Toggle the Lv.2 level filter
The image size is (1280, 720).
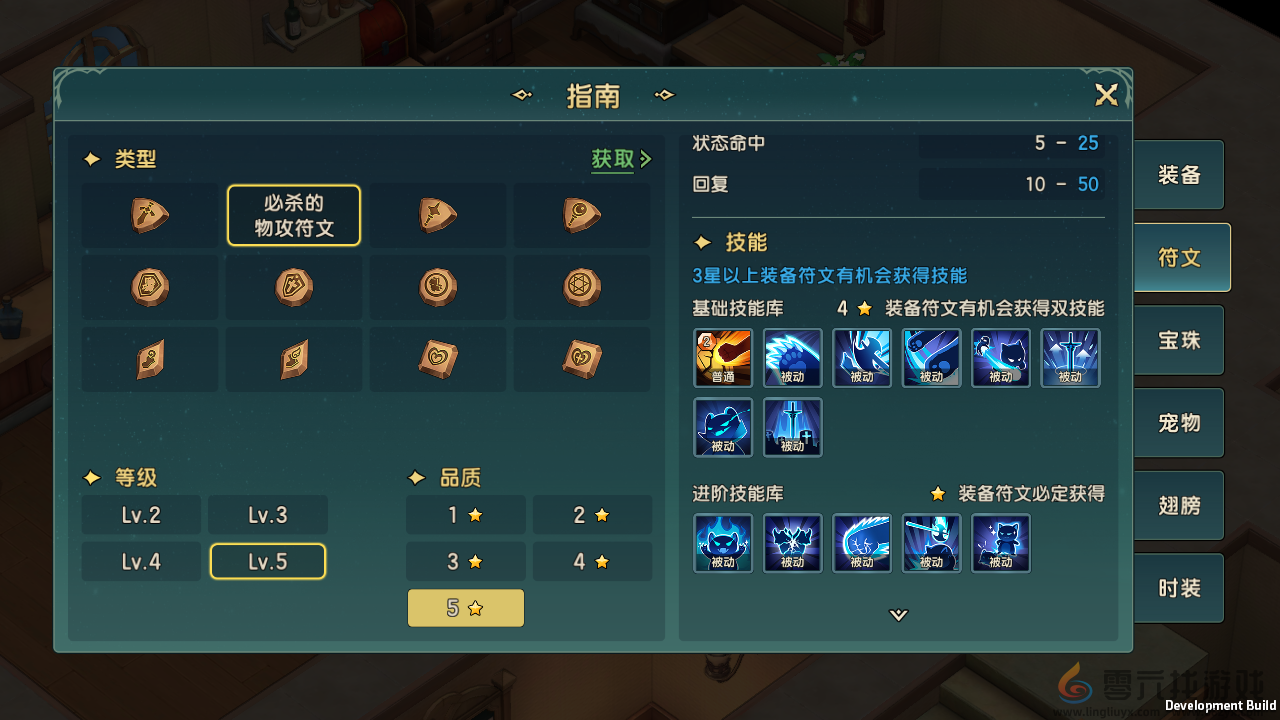(141, 514)
